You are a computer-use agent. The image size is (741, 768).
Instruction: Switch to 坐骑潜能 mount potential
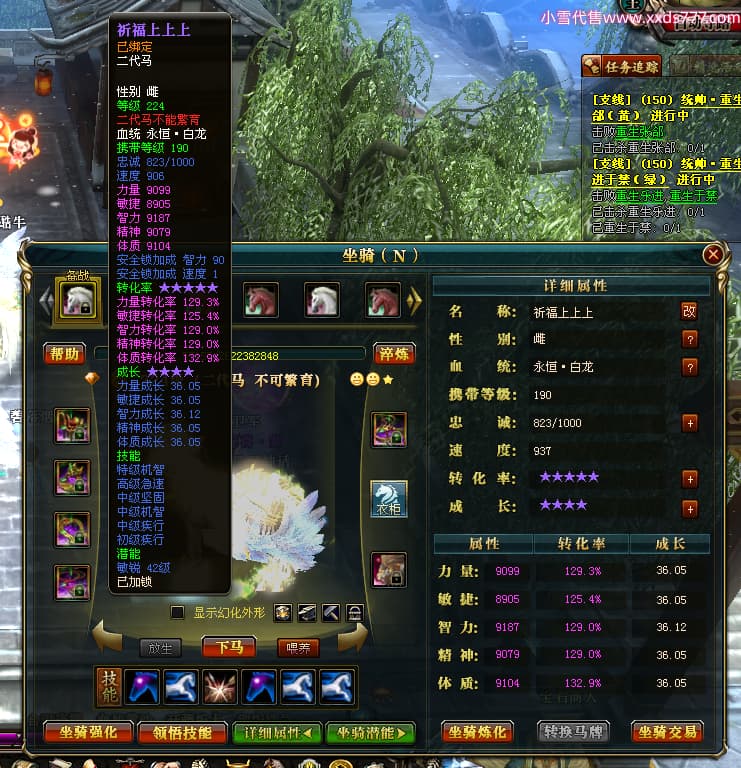coord(369,733)
